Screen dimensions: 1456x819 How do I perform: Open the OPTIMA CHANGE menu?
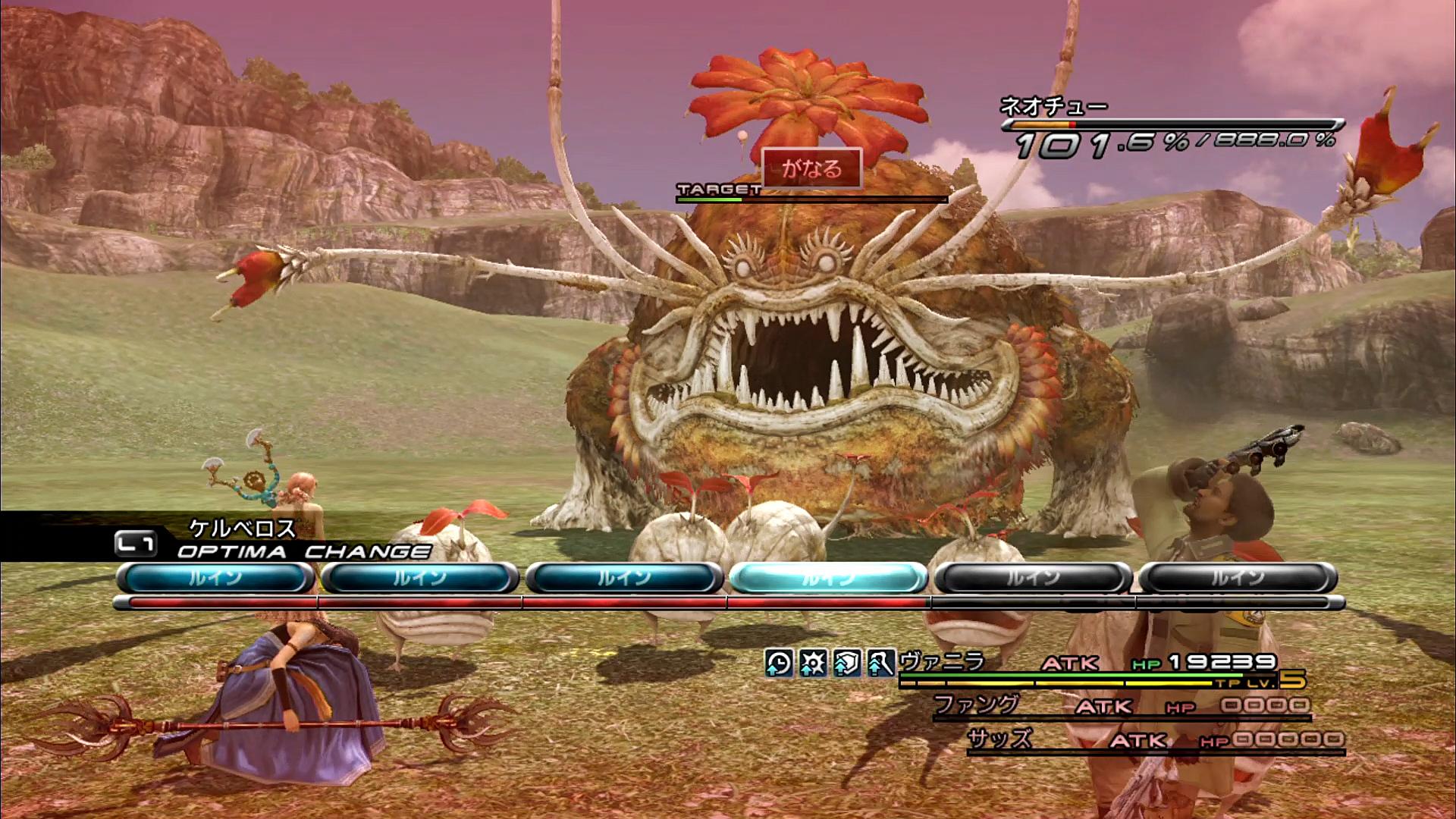coord(303,551)
